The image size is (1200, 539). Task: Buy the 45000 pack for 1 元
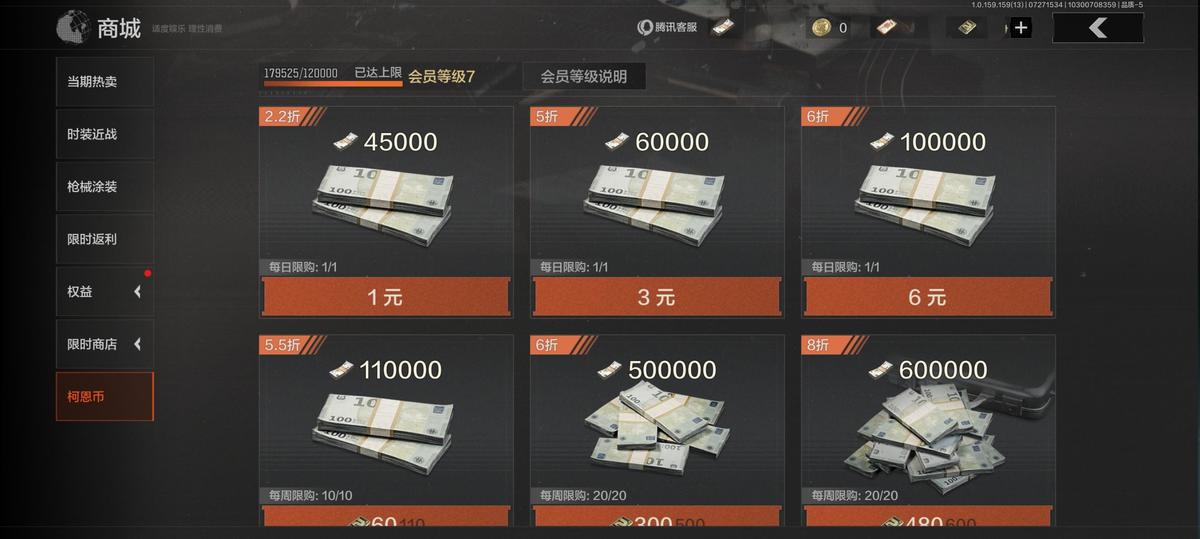pos(386,297)
